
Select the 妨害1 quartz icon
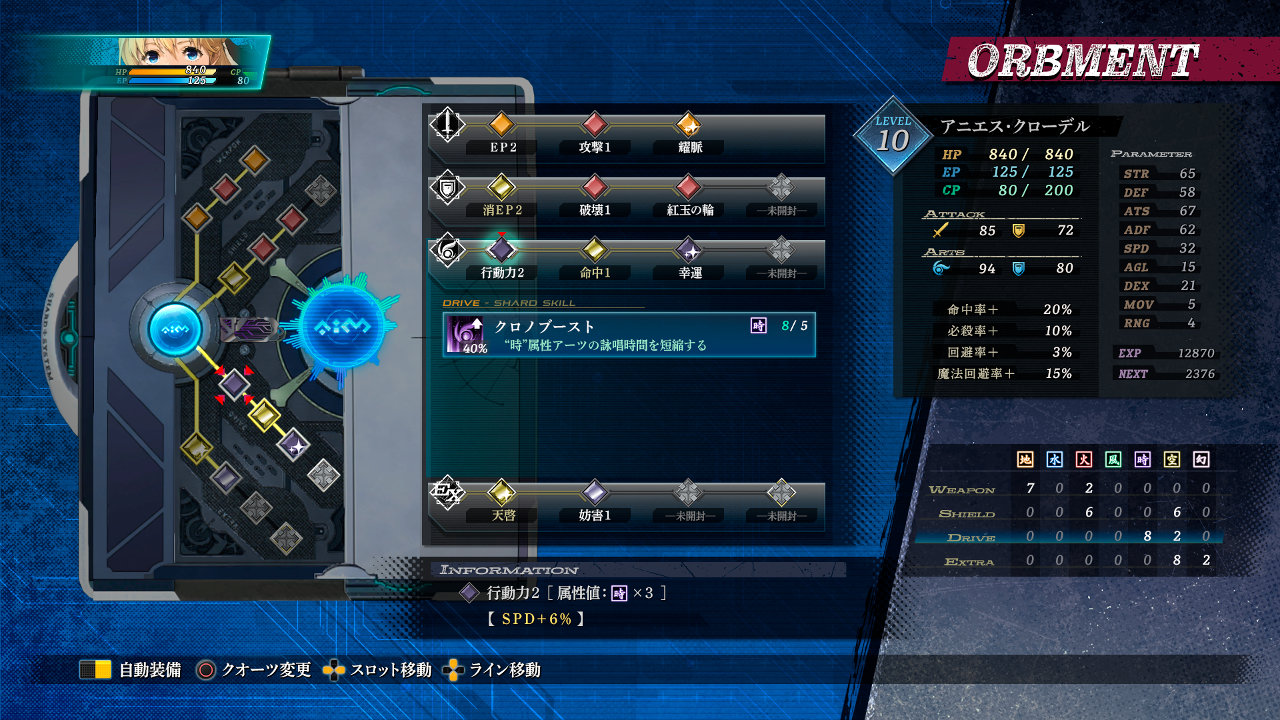pos(594,495)
